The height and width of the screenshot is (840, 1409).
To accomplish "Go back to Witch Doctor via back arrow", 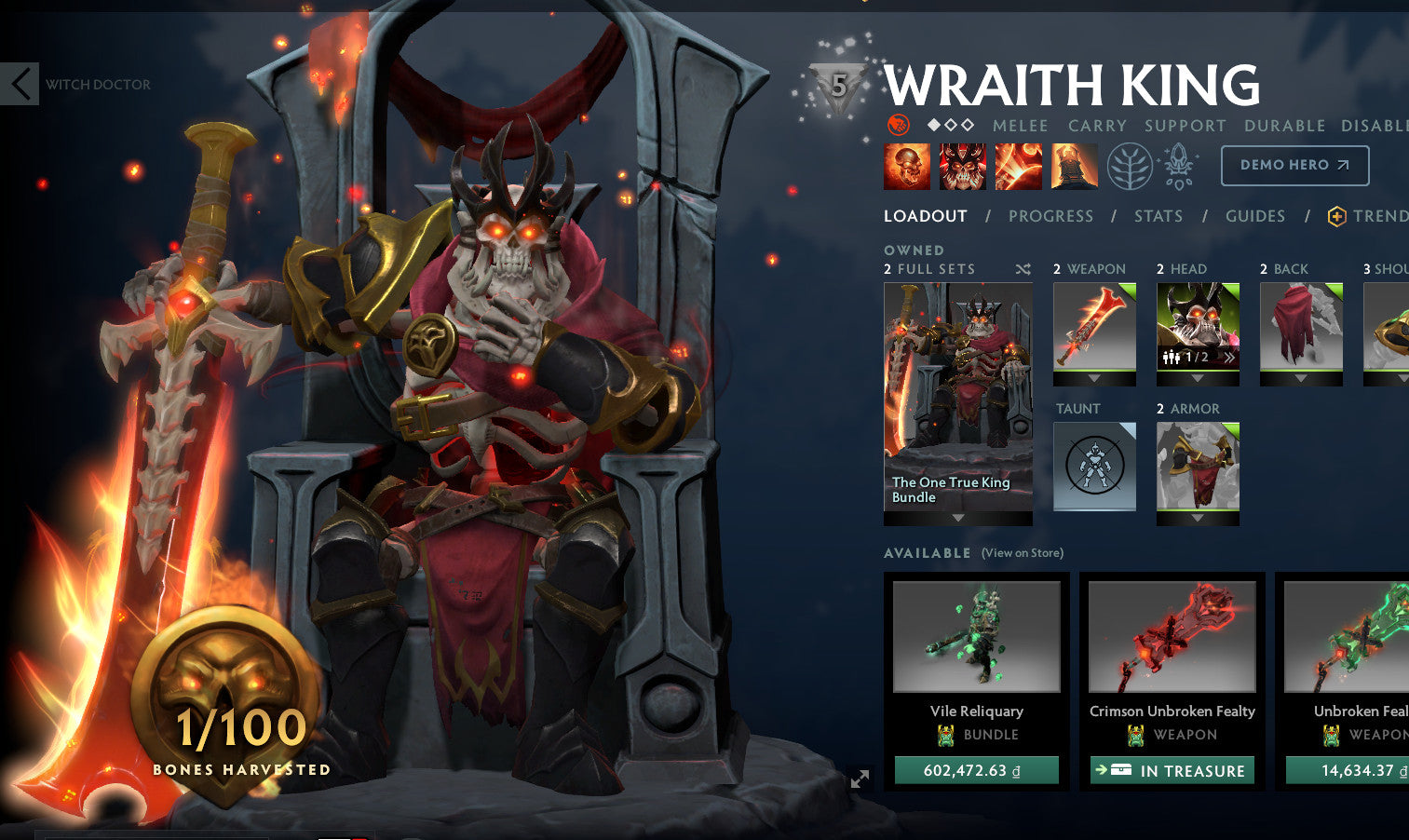I will (19, 84).
